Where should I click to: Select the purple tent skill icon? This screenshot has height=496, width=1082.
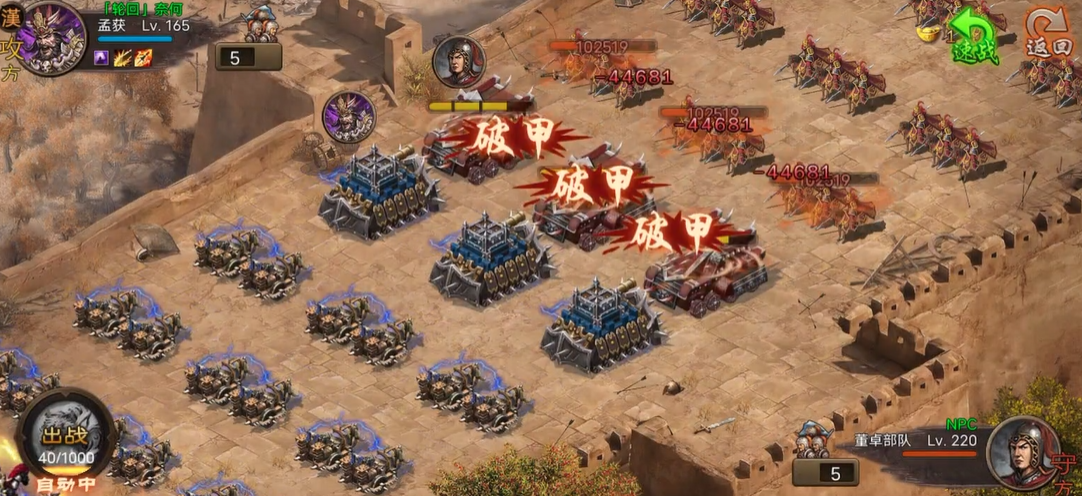pos(103,58)
